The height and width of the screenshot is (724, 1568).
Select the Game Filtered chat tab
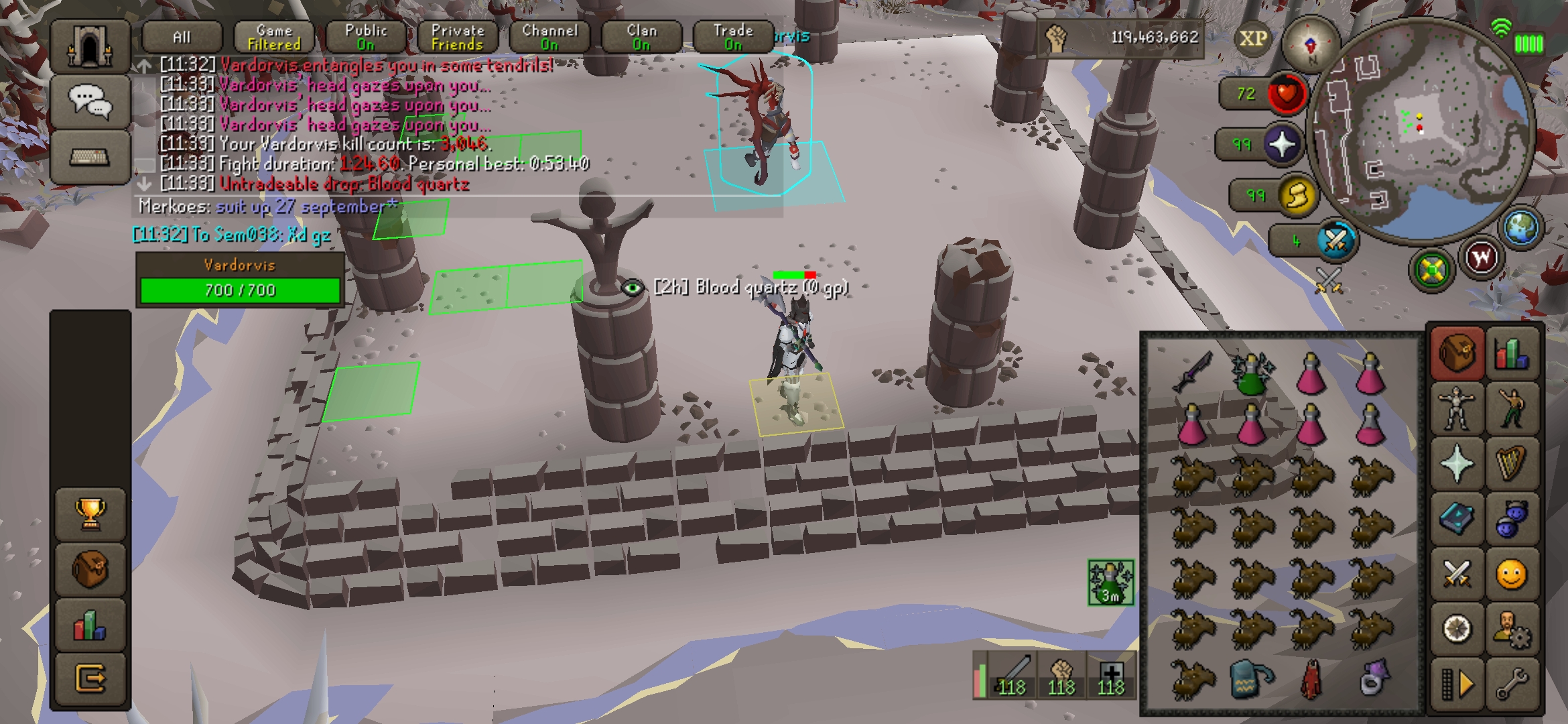click(x=274, y=38)
